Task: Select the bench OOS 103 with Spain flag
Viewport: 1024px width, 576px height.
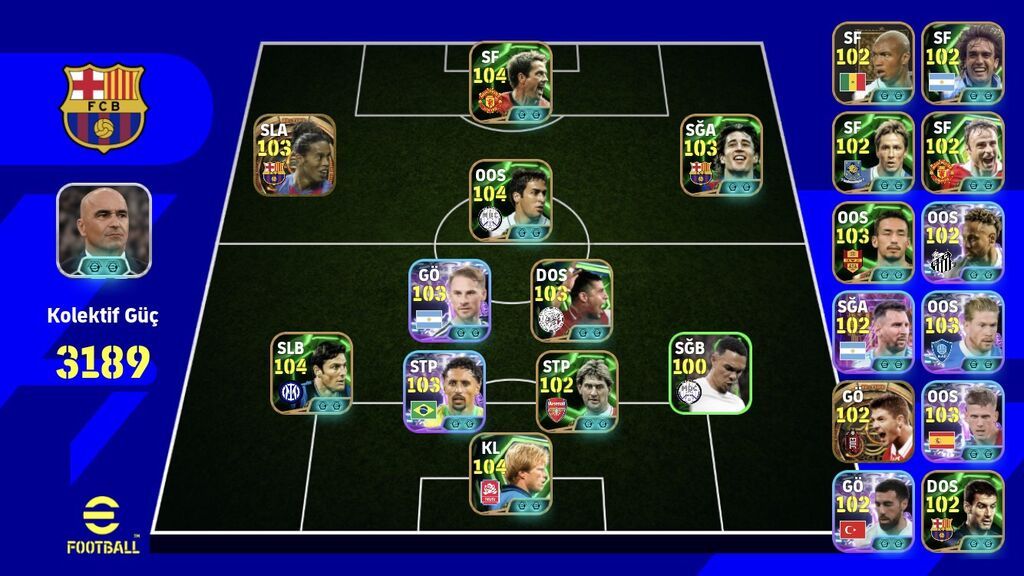Action: 961,422
